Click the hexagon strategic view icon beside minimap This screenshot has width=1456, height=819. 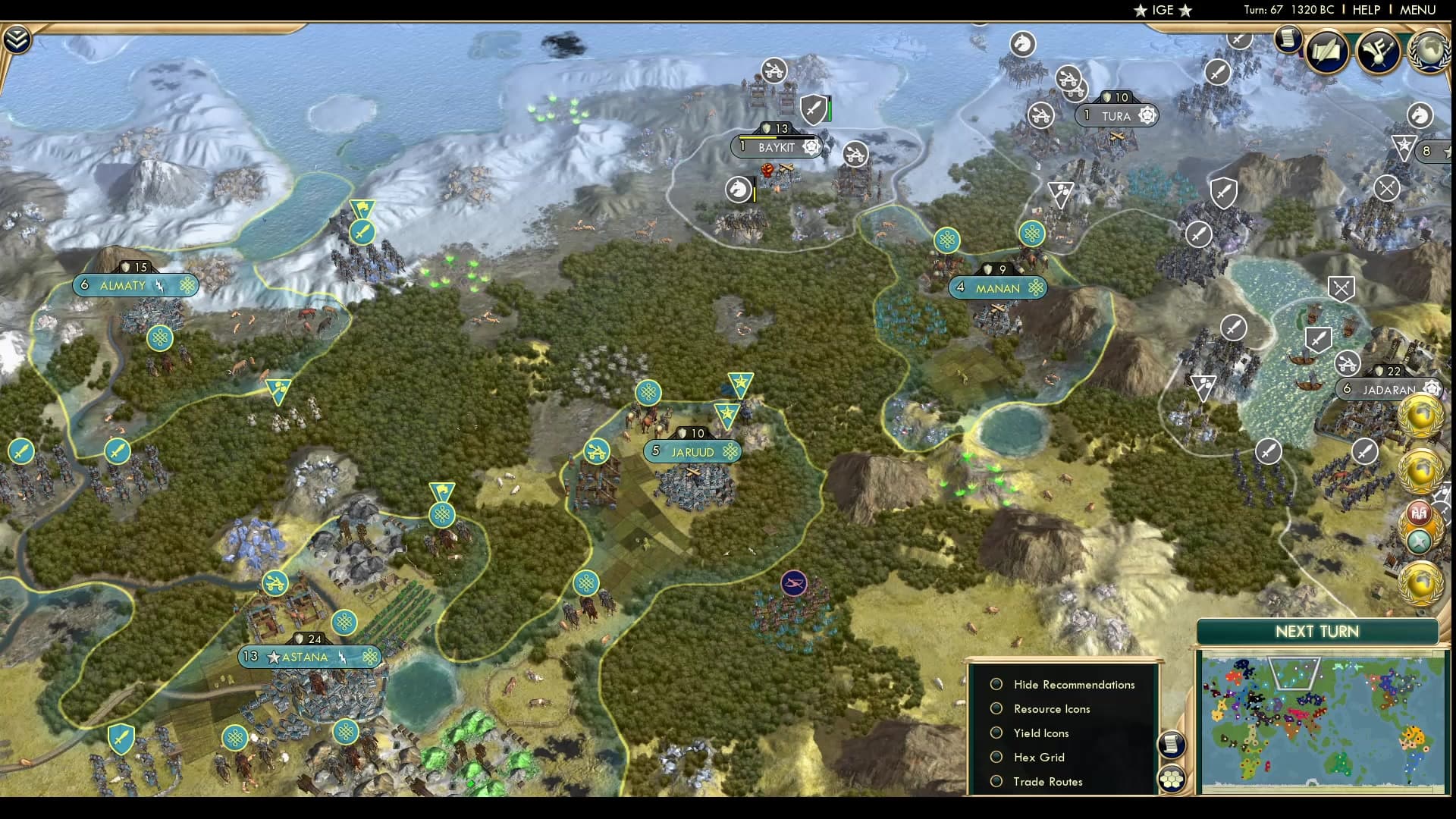[x=1172, y=779]
